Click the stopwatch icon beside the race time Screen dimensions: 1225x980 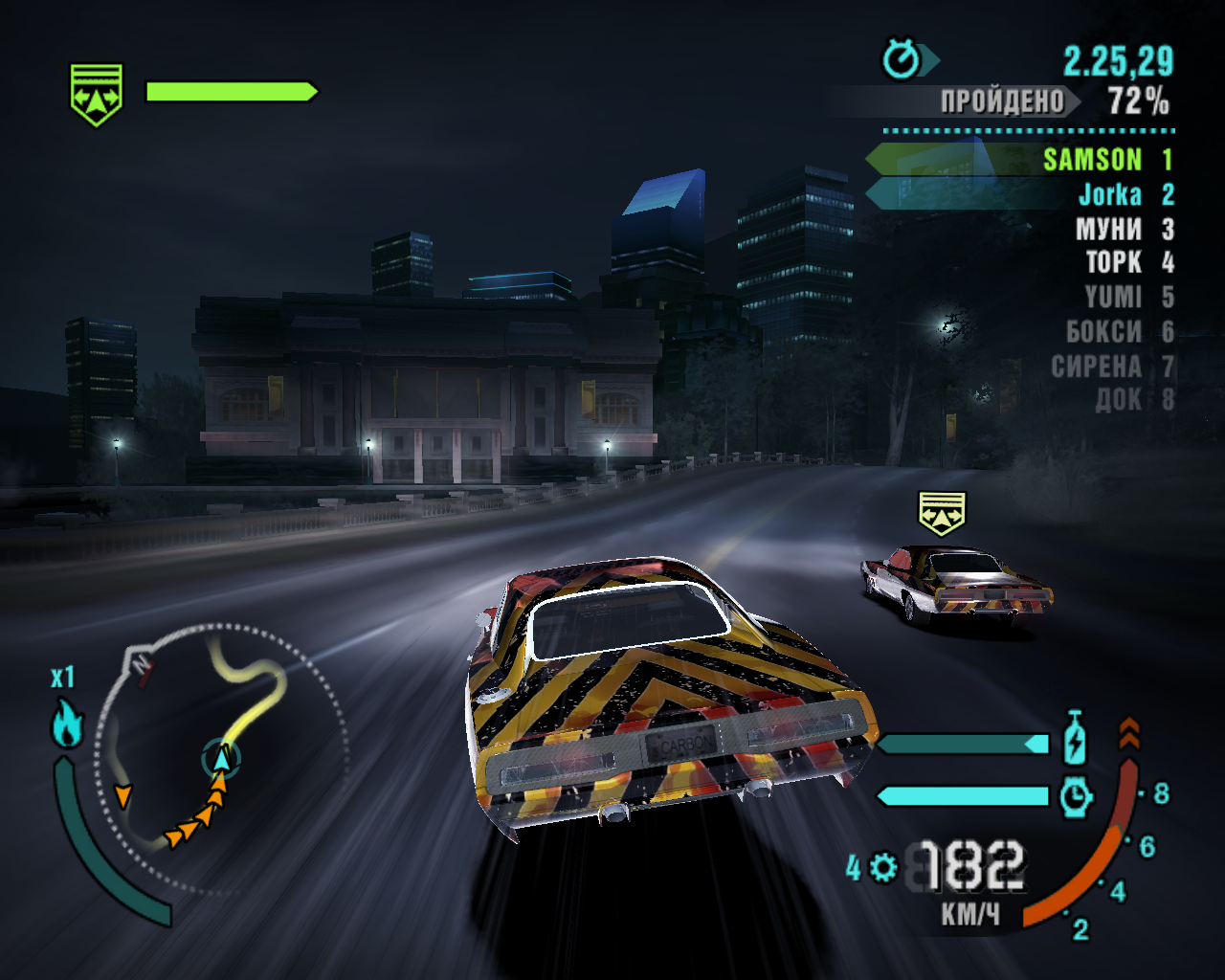click(901, 60)
